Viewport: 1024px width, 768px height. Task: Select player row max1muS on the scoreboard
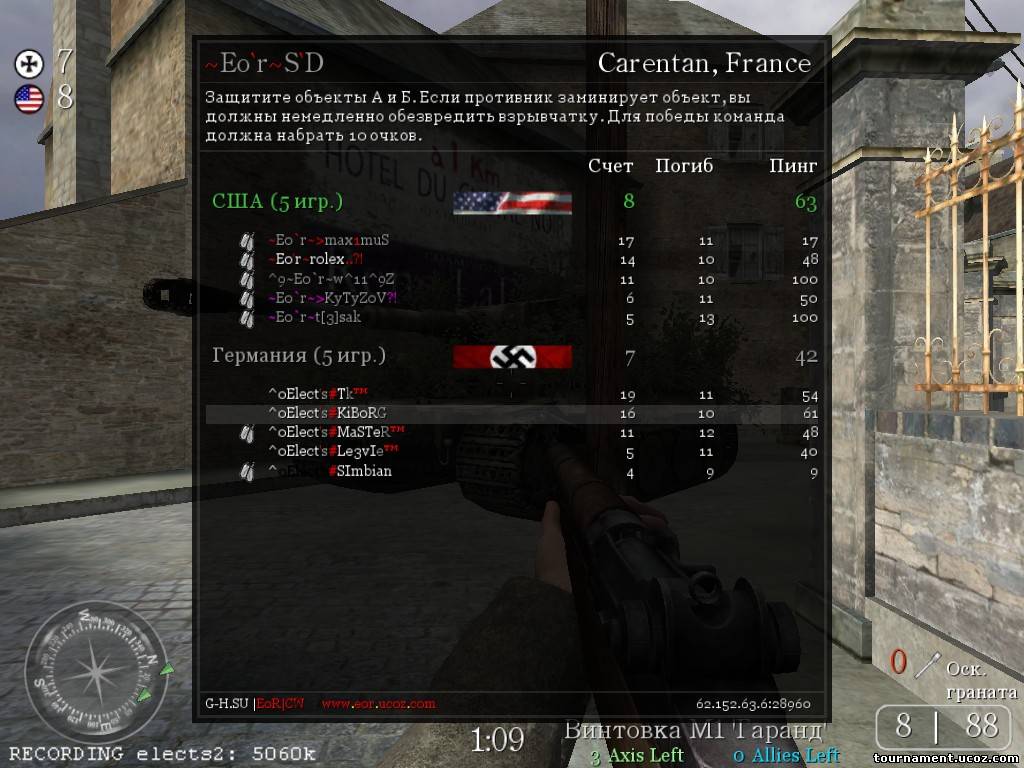pos(328,241)
